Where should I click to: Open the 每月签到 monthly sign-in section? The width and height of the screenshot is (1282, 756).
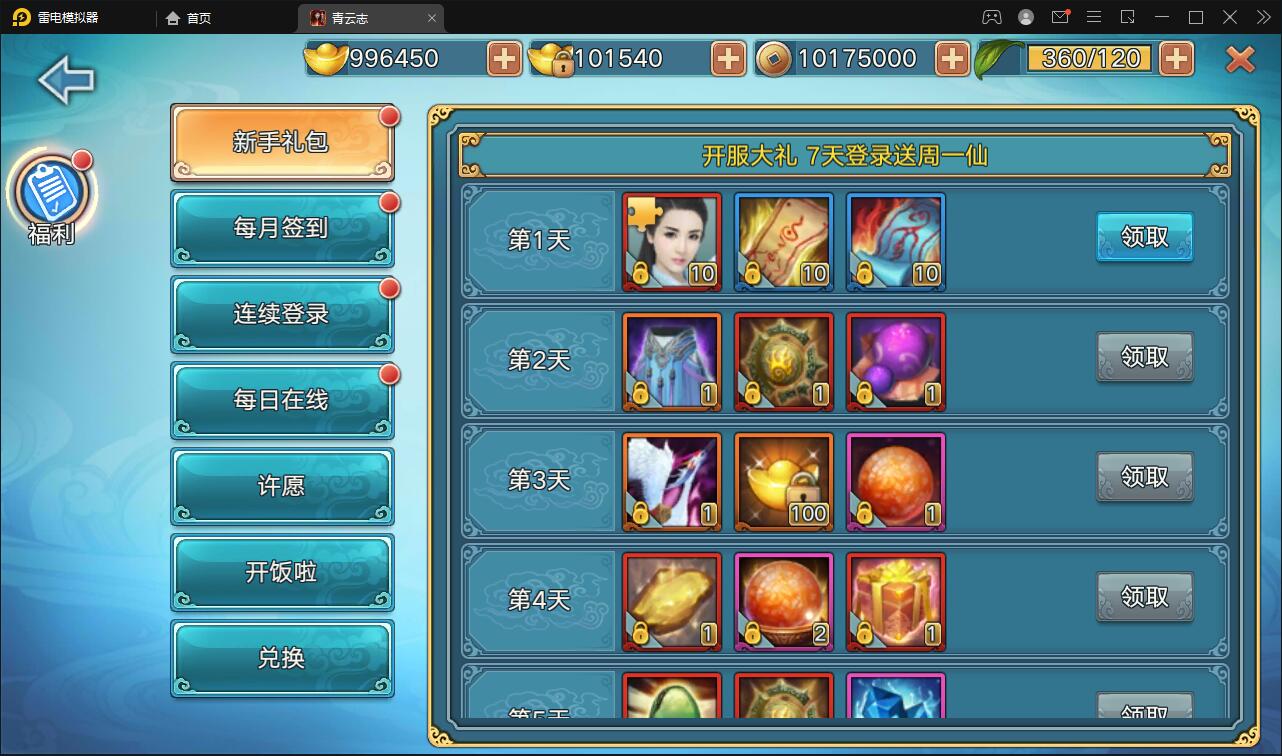pos(282,227)
